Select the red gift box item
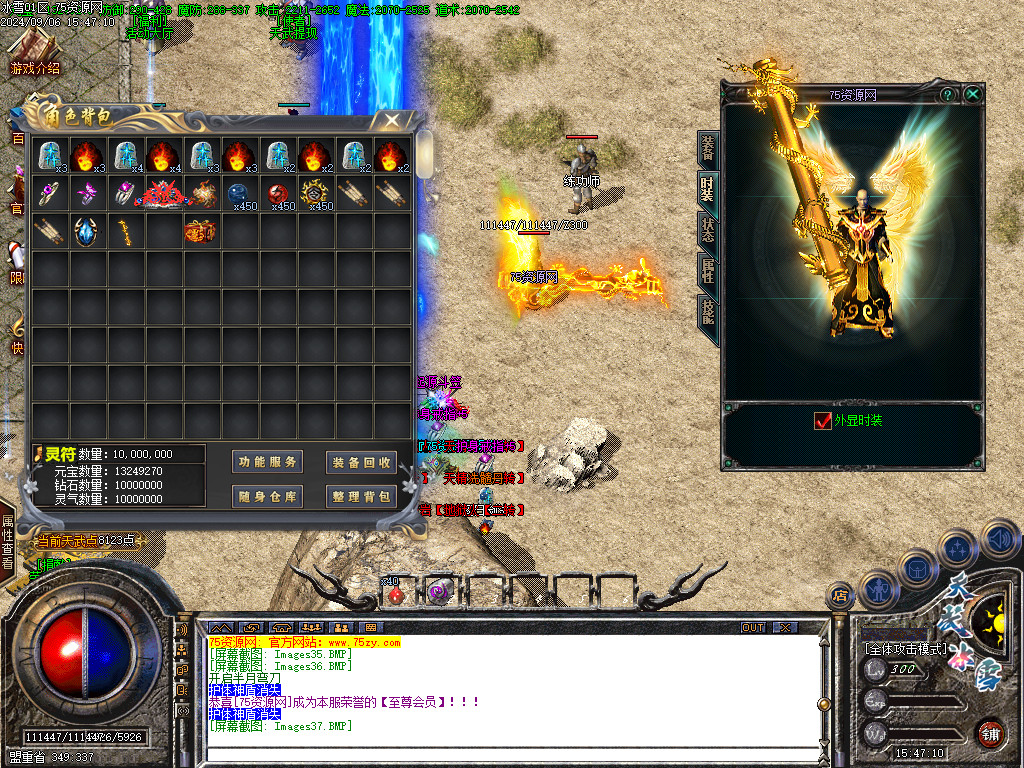The width and height of the screenshot is (1024, 768). 201,231
